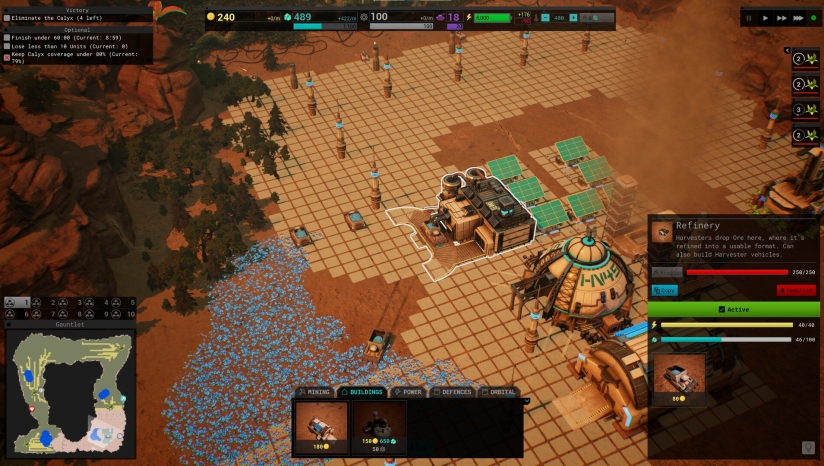Click the map pin icon in Refinery panel

click(x=807, y=448)
